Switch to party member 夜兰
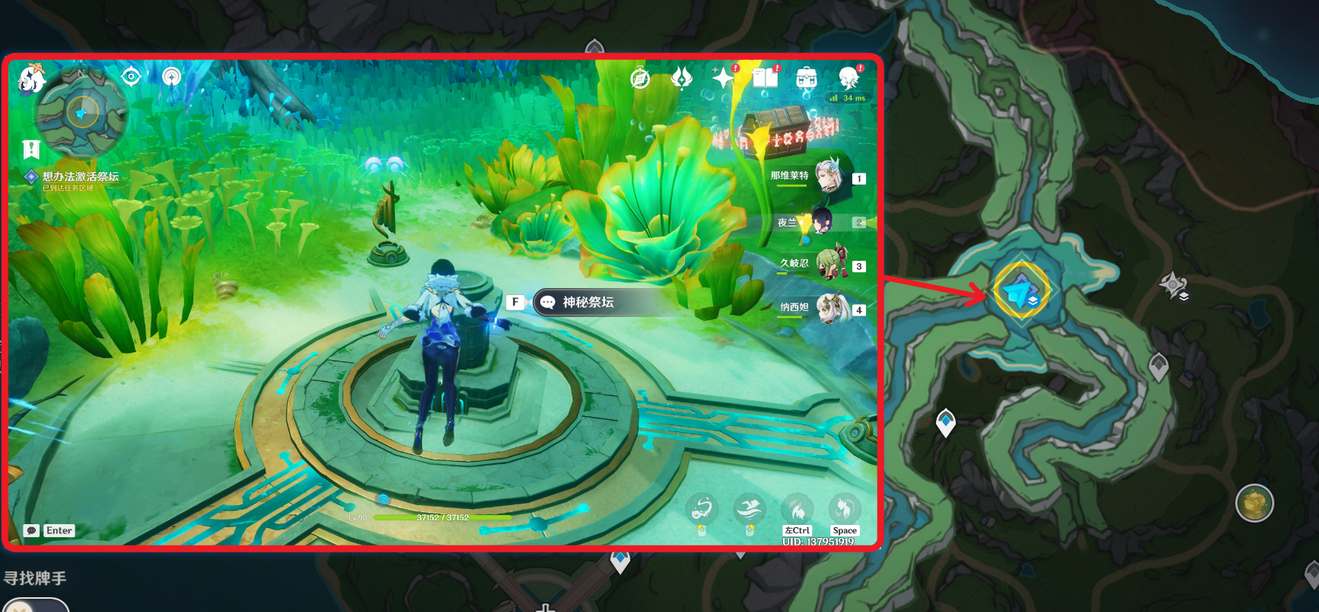 click(824, 221)
